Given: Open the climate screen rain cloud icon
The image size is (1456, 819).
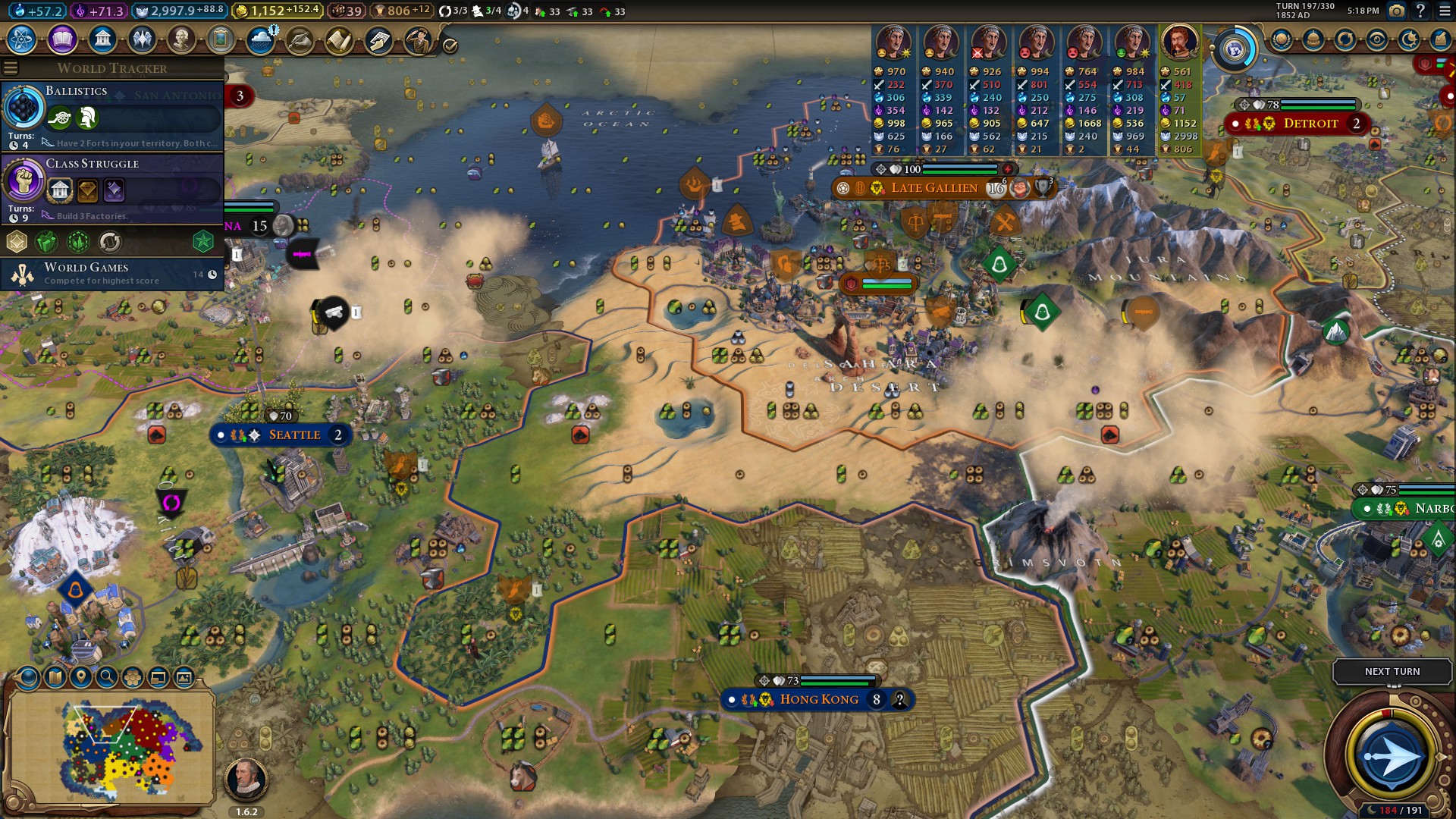Looking at the screenshot, I should (261, 39).
